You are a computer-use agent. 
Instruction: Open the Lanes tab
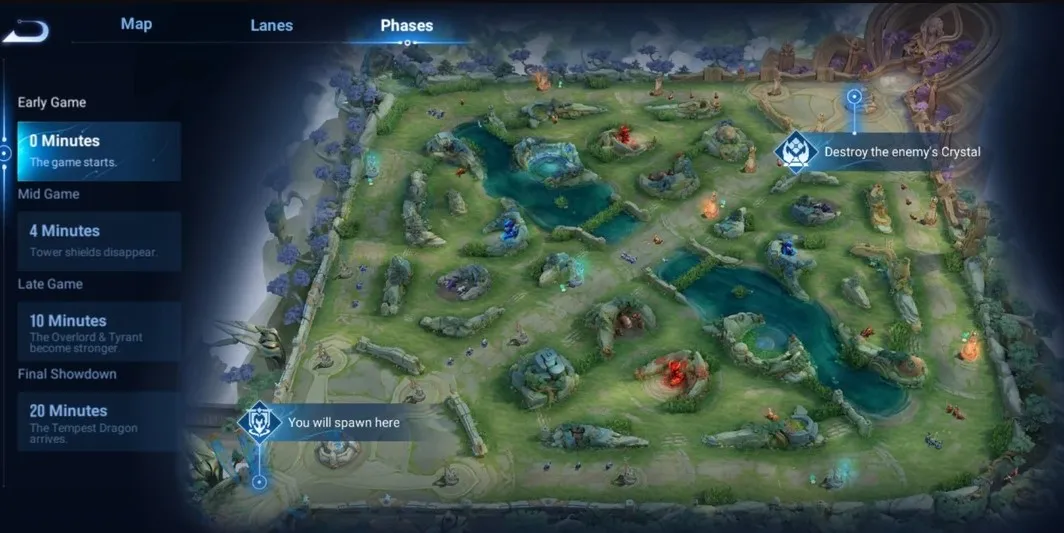(271, 26)
